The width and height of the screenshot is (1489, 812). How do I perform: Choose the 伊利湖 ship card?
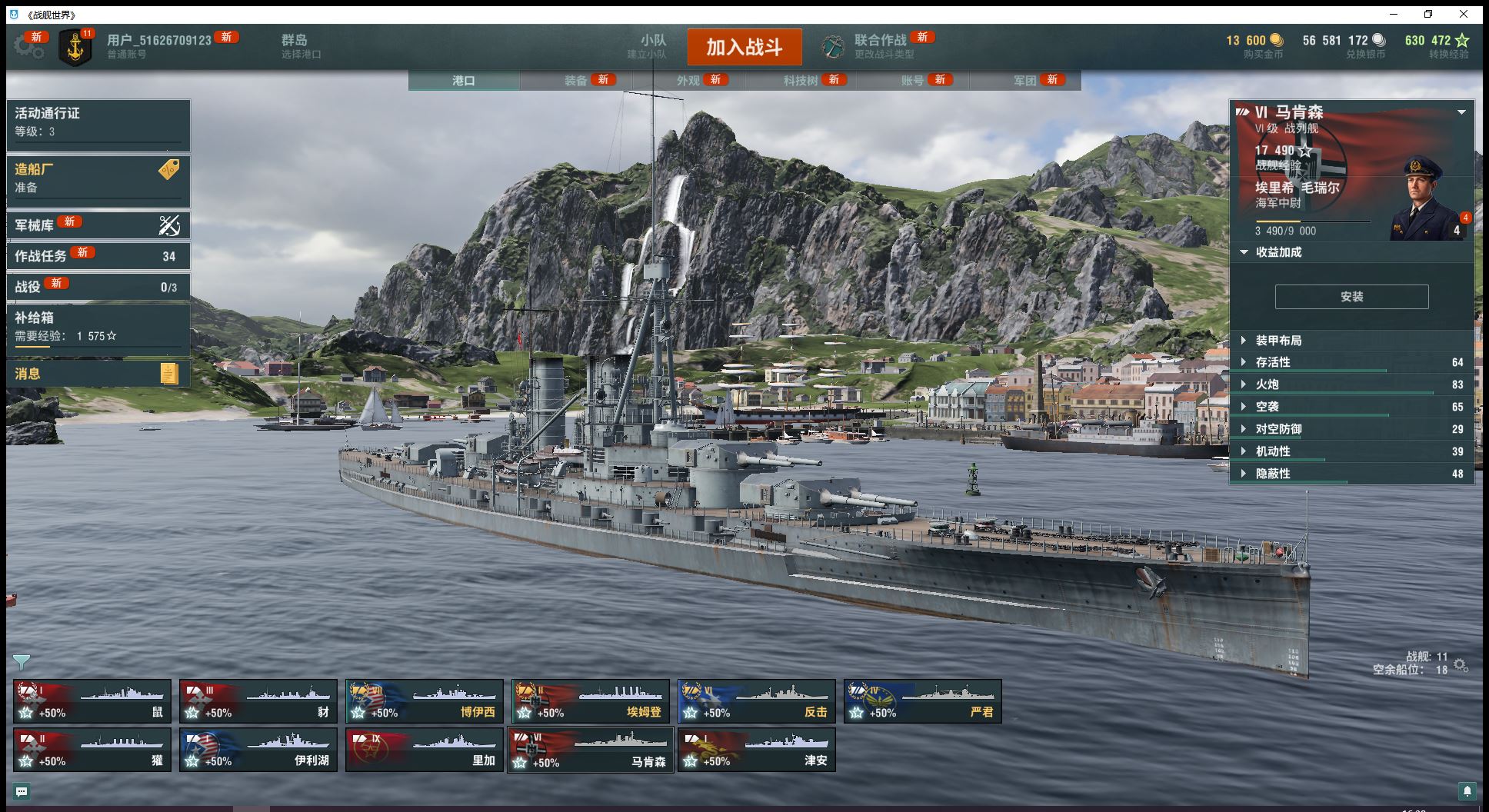[x=258, y=750]
